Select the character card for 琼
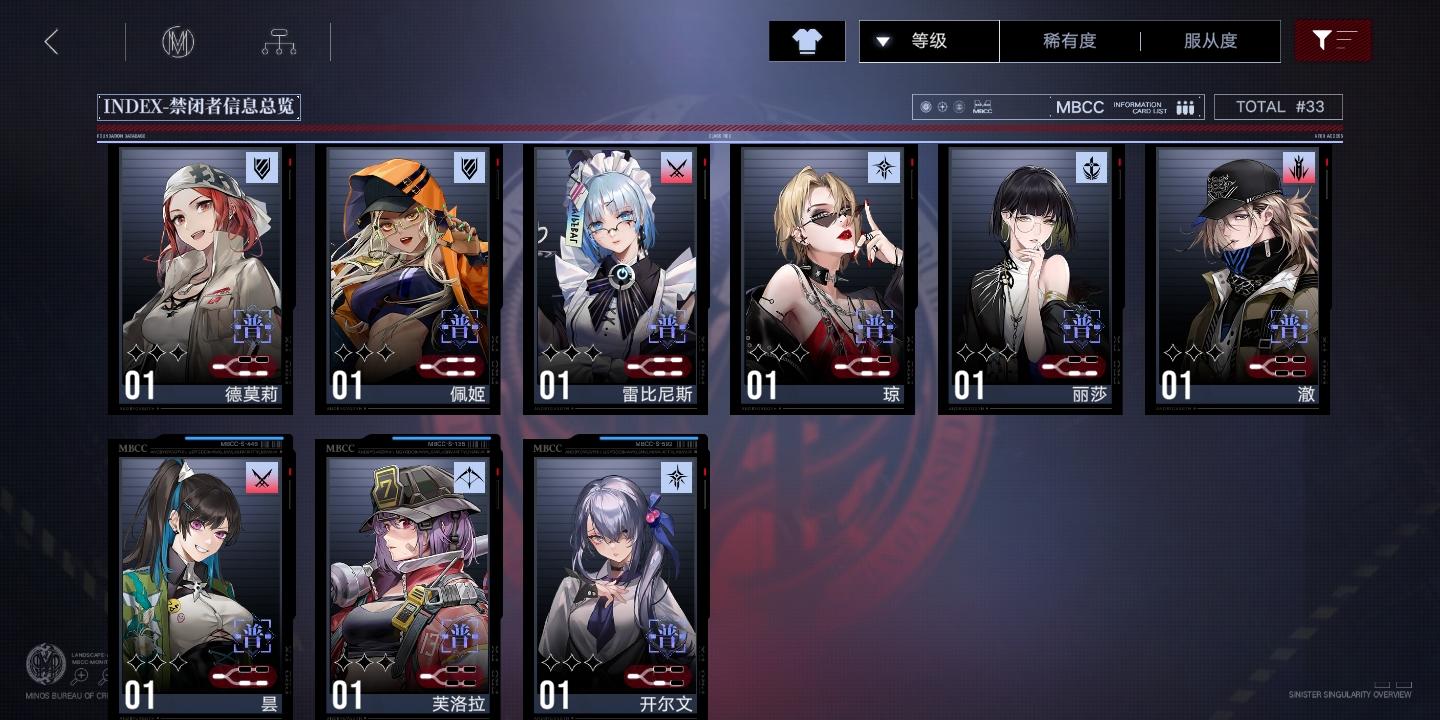The height and width of the screenshot is (720, 1440). 824,278
